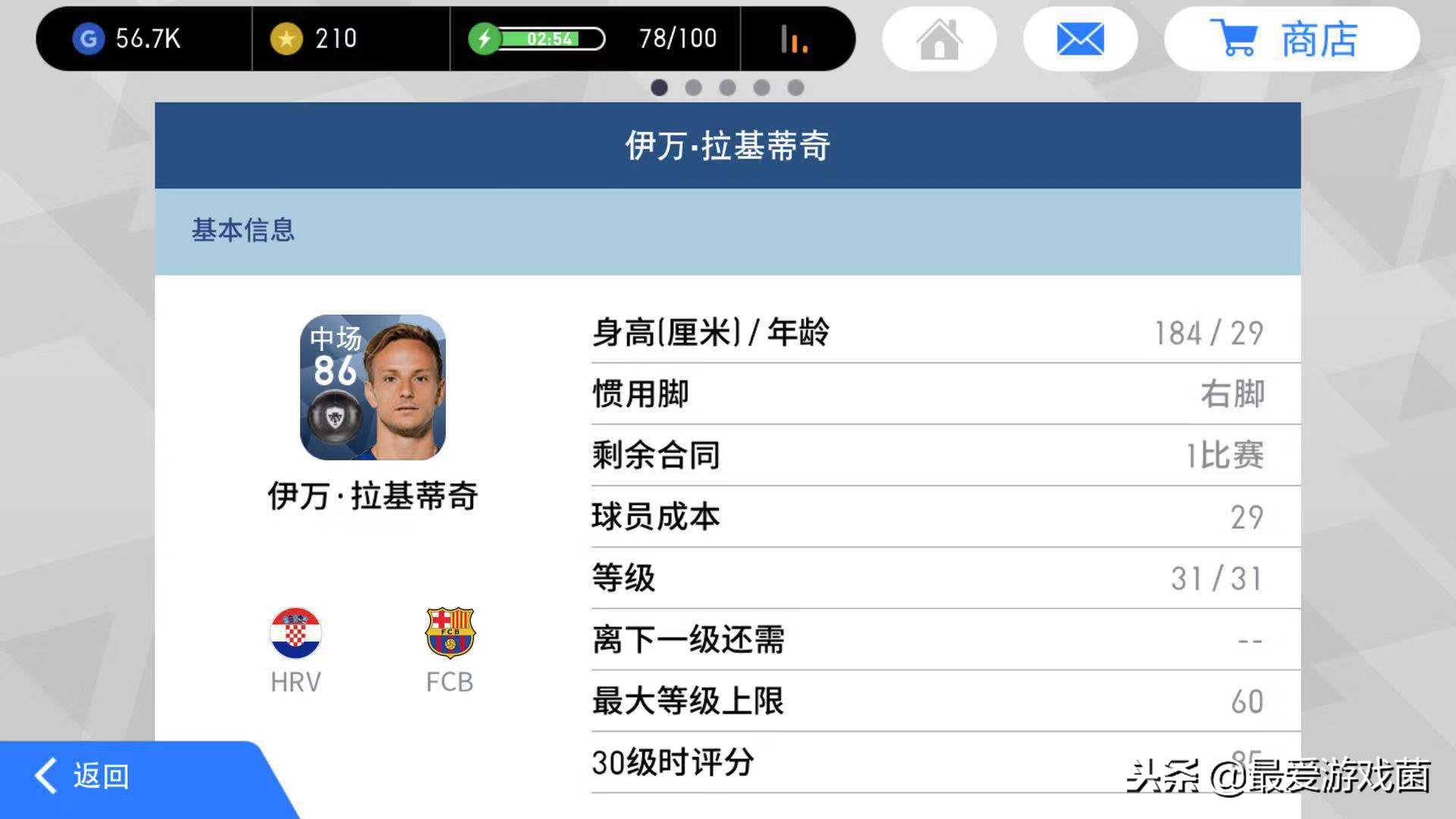Image resolution: width=1456 pixels, height=819 pixels.
Task: Expand the 等级 level row
Action: pos(940,578)
